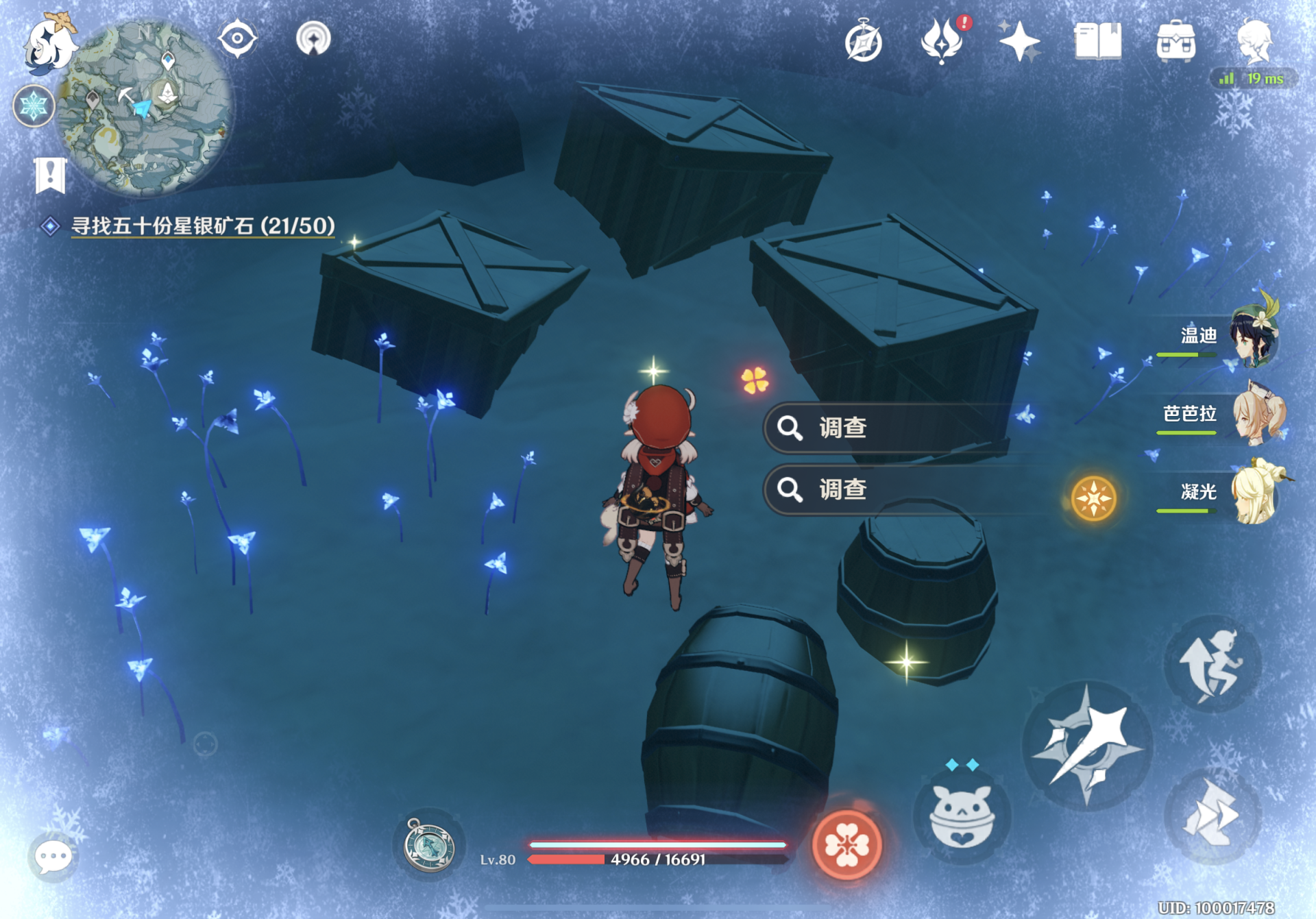Select the tracked quest 寻找五十份星银矿石
Image resolution: width=1316 pixels, height=919 pixels.
203,225
